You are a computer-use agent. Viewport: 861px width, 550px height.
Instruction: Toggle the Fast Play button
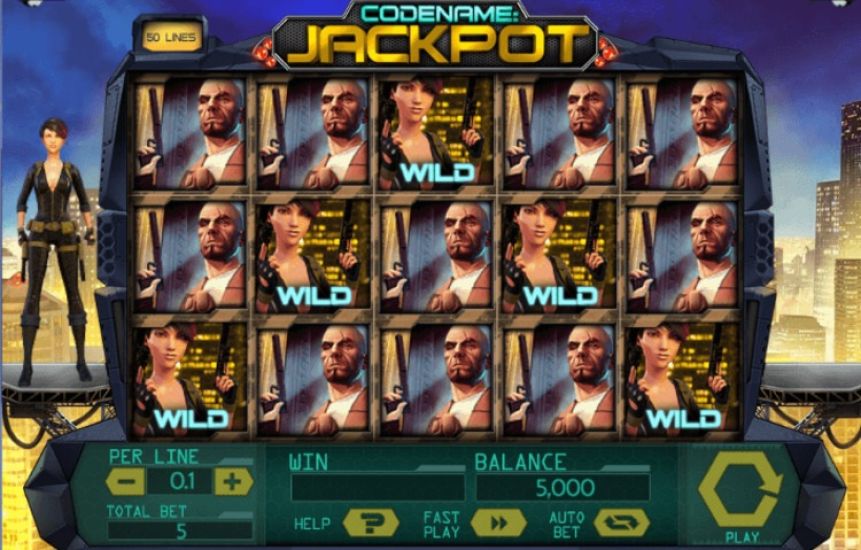[x=497, y=523]
